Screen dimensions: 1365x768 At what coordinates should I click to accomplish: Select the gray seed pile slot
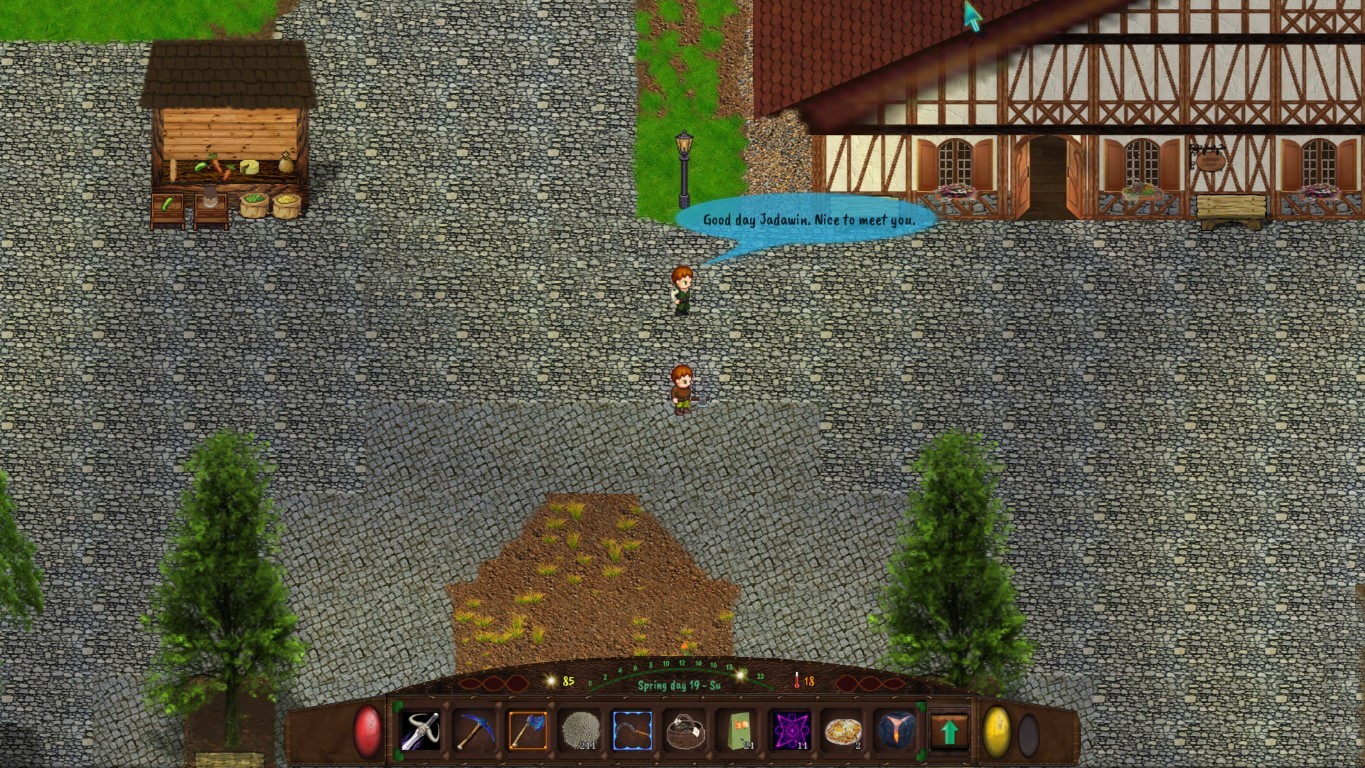580,731
